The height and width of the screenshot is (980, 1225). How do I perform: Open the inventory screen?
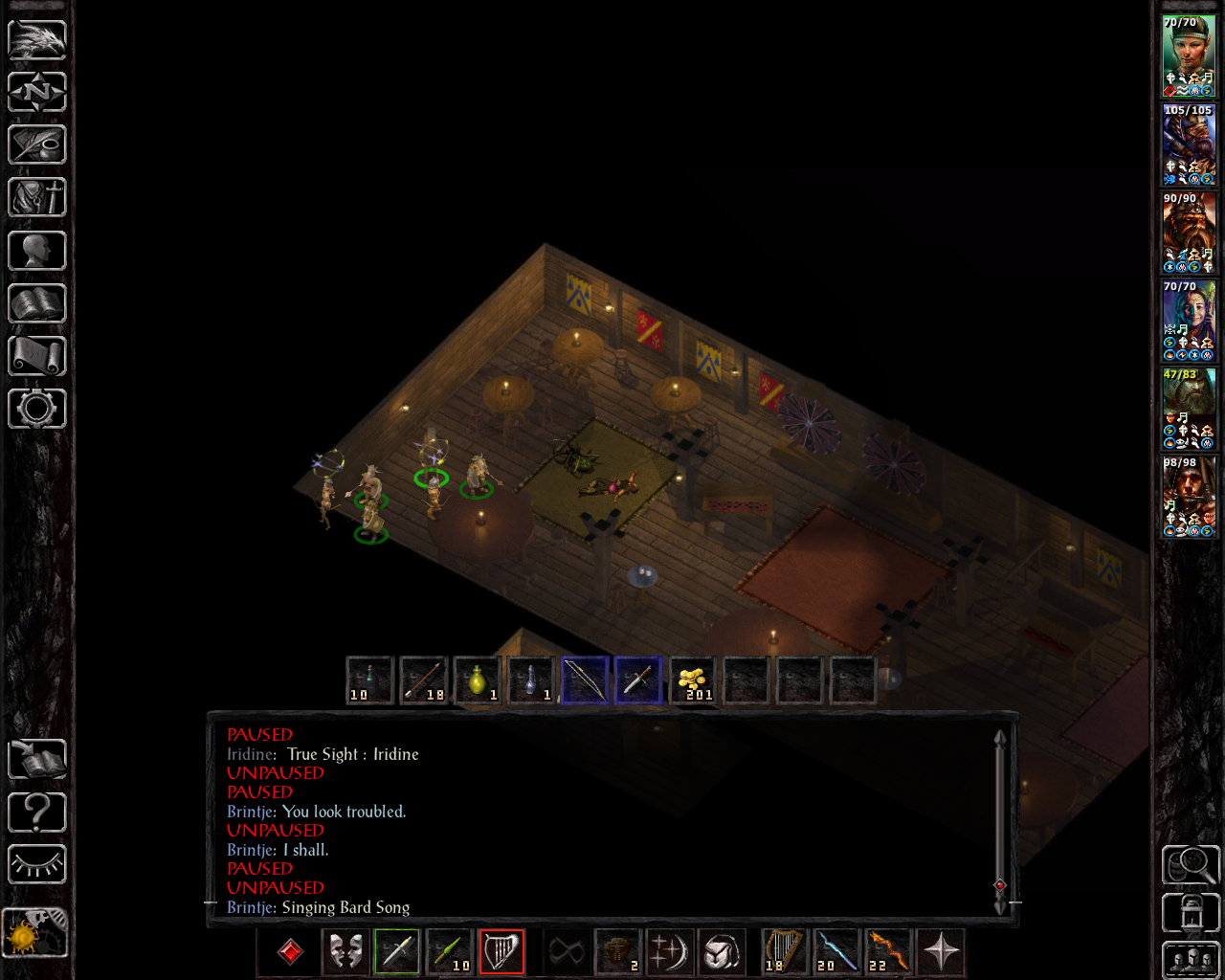pos(37,198)
